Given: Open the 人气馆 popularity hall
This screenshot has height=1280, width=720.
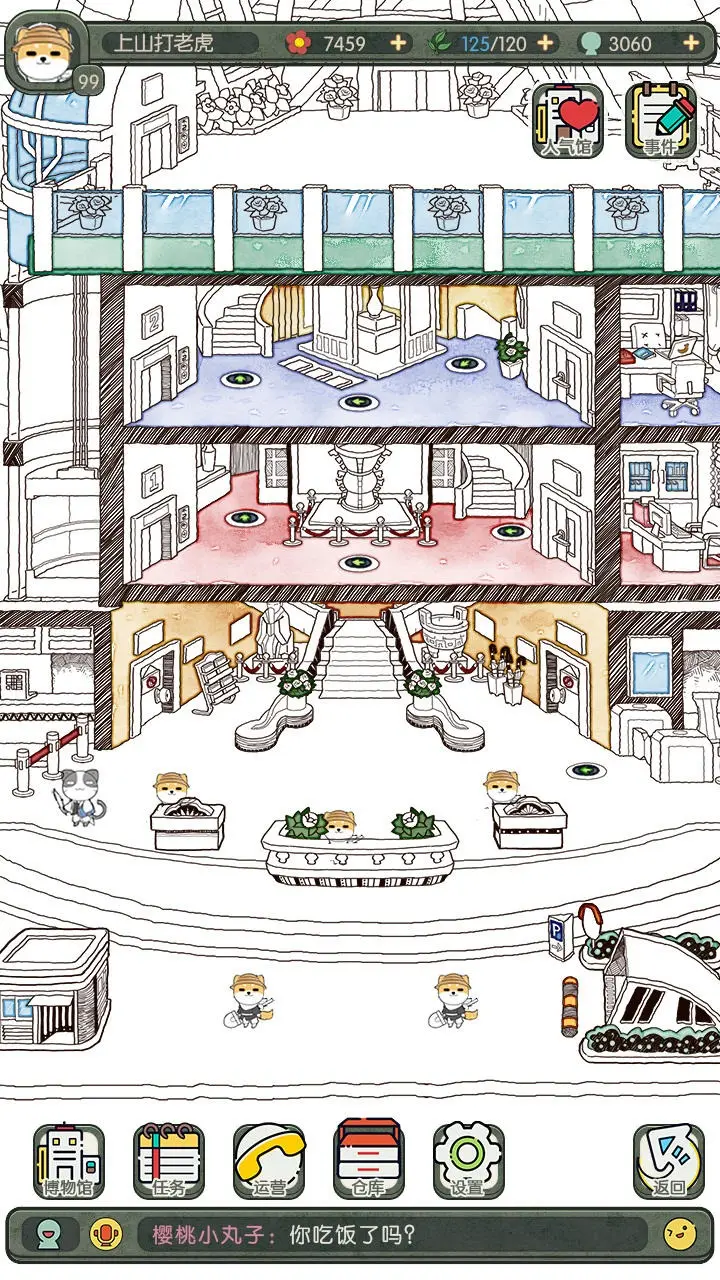Looking at the screenshot, I should pyautogui.click(x=567, y=122).
